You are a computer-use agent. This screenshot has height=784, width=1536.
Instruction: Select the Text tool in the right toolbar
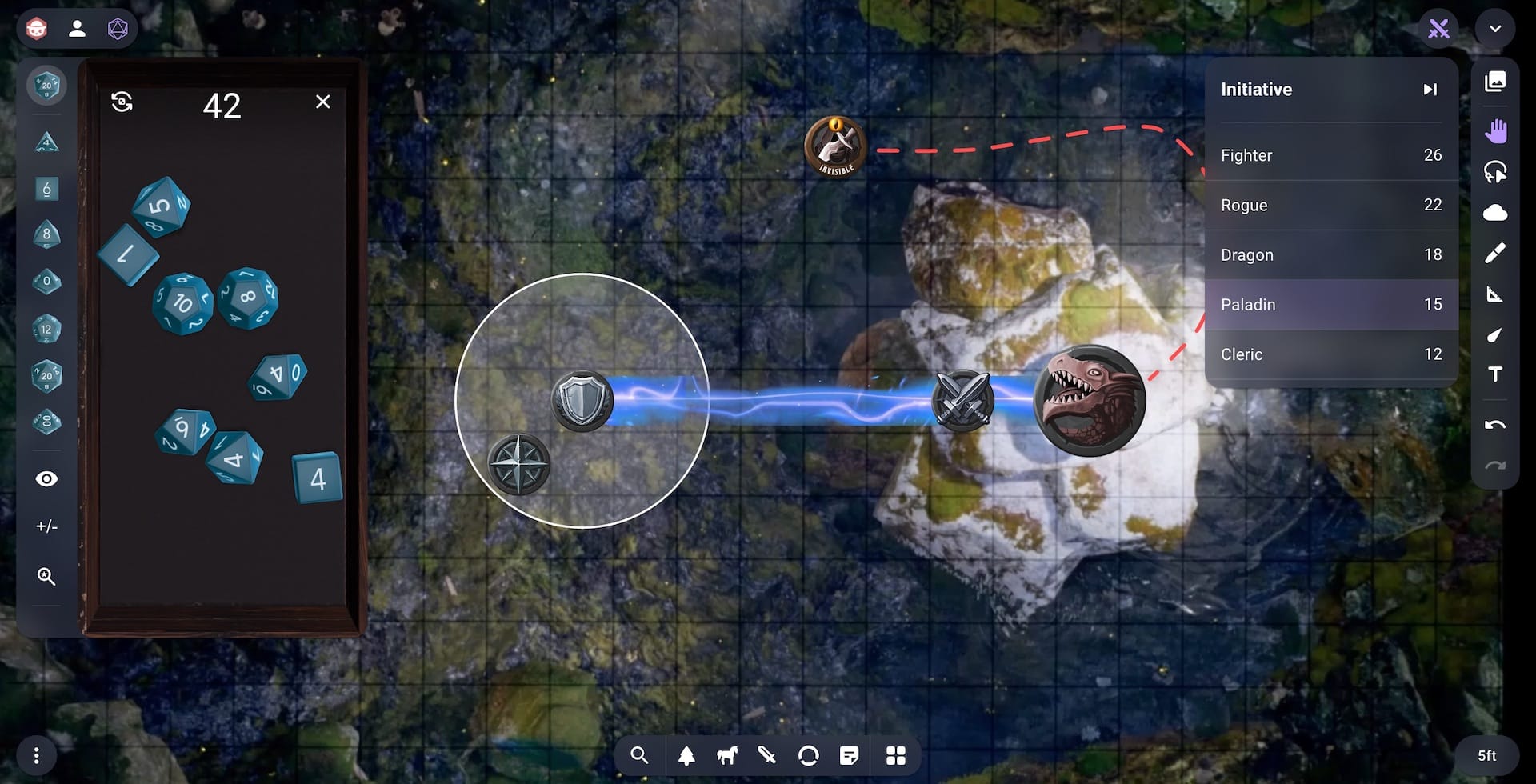[x=1497, y=374]
